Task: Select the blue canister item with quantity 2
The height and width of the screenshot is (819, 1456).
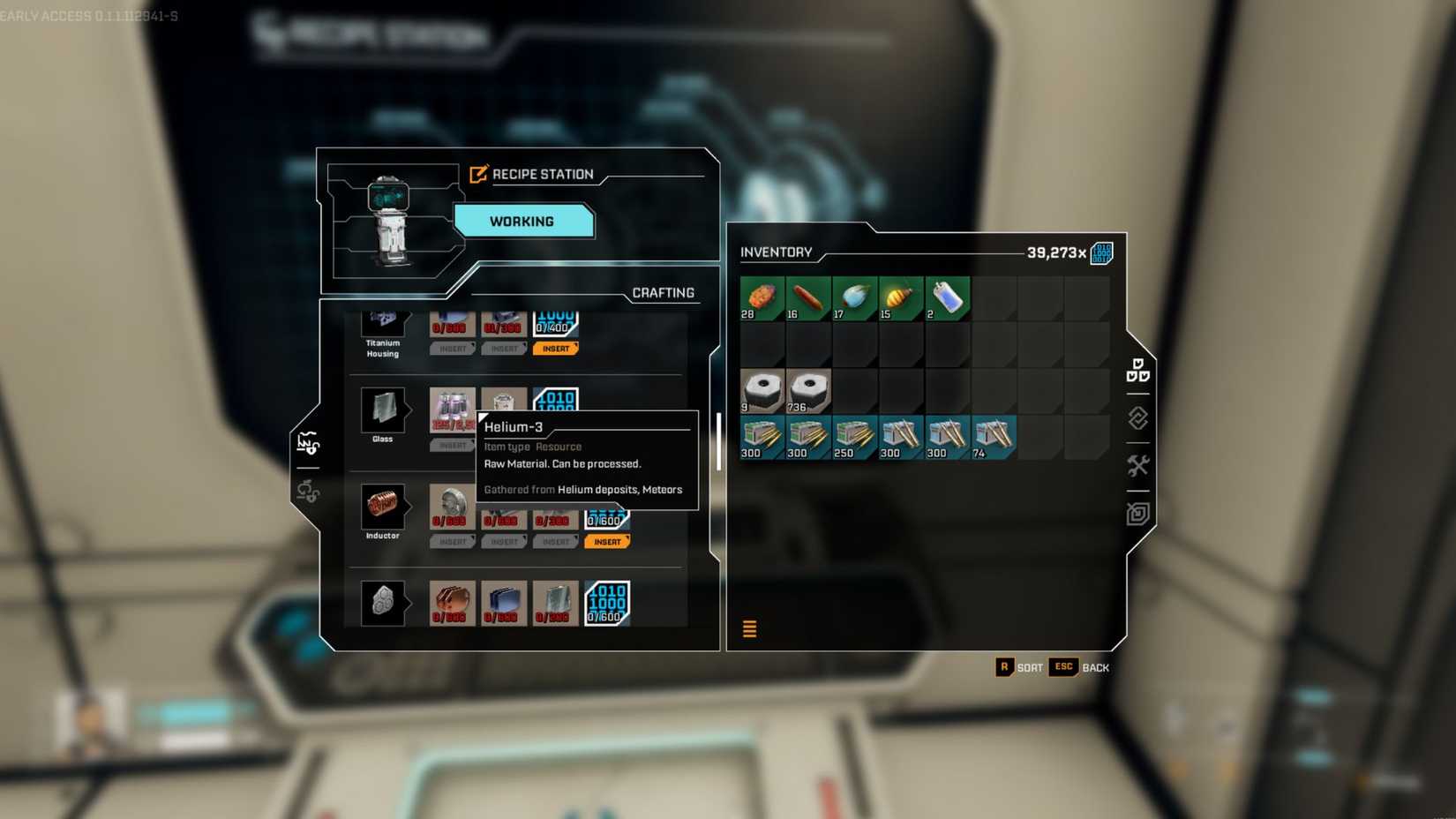Action: pos(945,297)
